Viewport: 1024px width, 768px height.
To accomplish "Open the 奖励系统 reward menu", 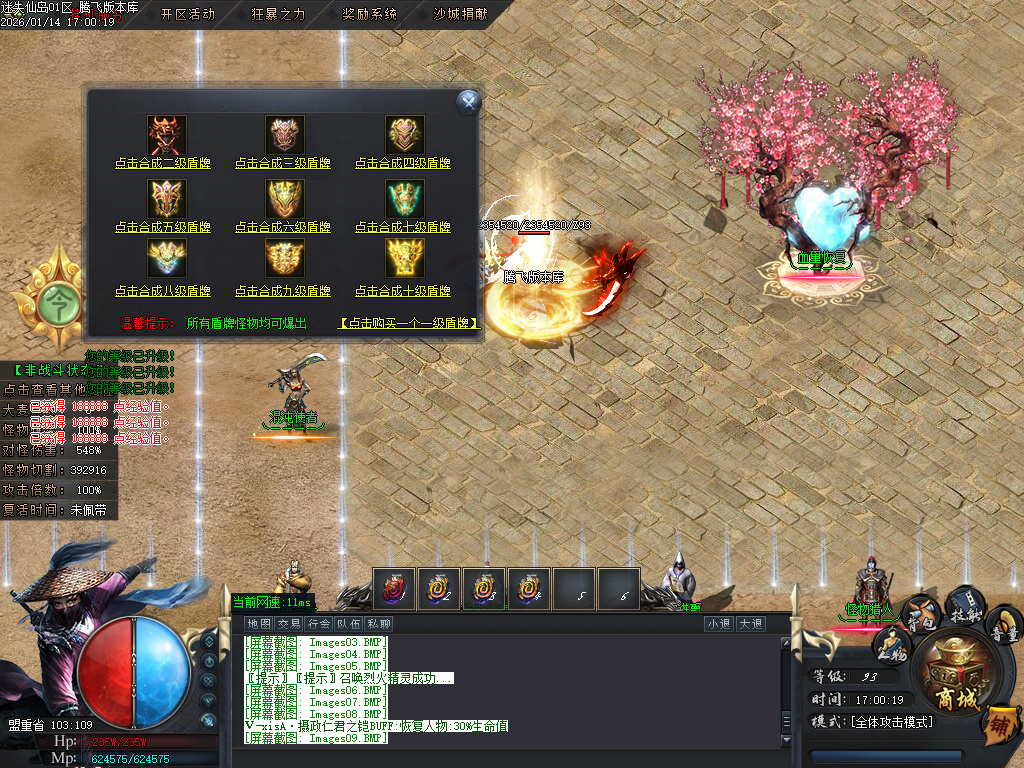I will click(x=369, y=14).
